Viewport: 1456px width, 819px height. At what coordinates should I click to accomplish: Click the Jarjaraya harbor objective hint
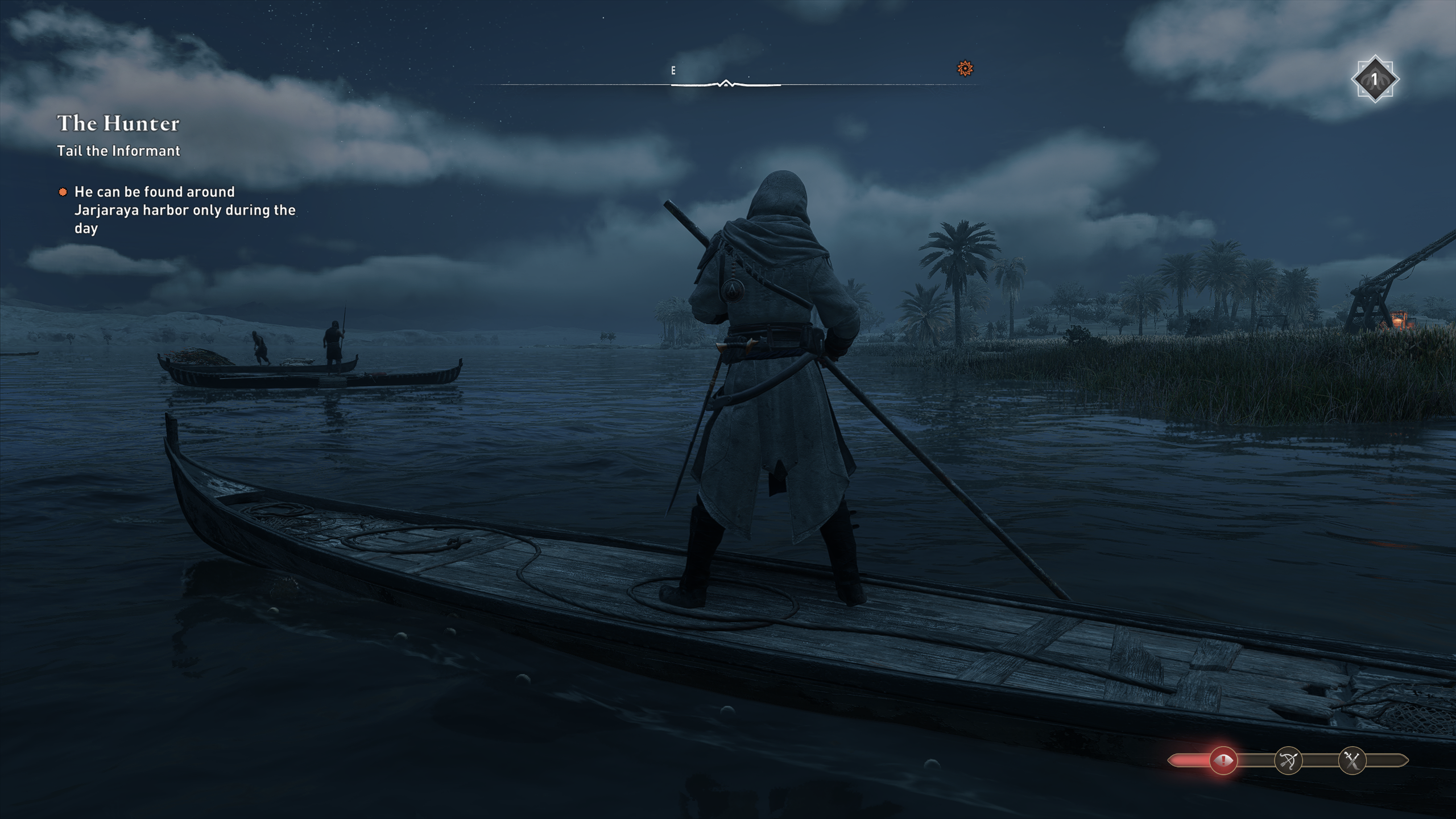tap(184, 210)
